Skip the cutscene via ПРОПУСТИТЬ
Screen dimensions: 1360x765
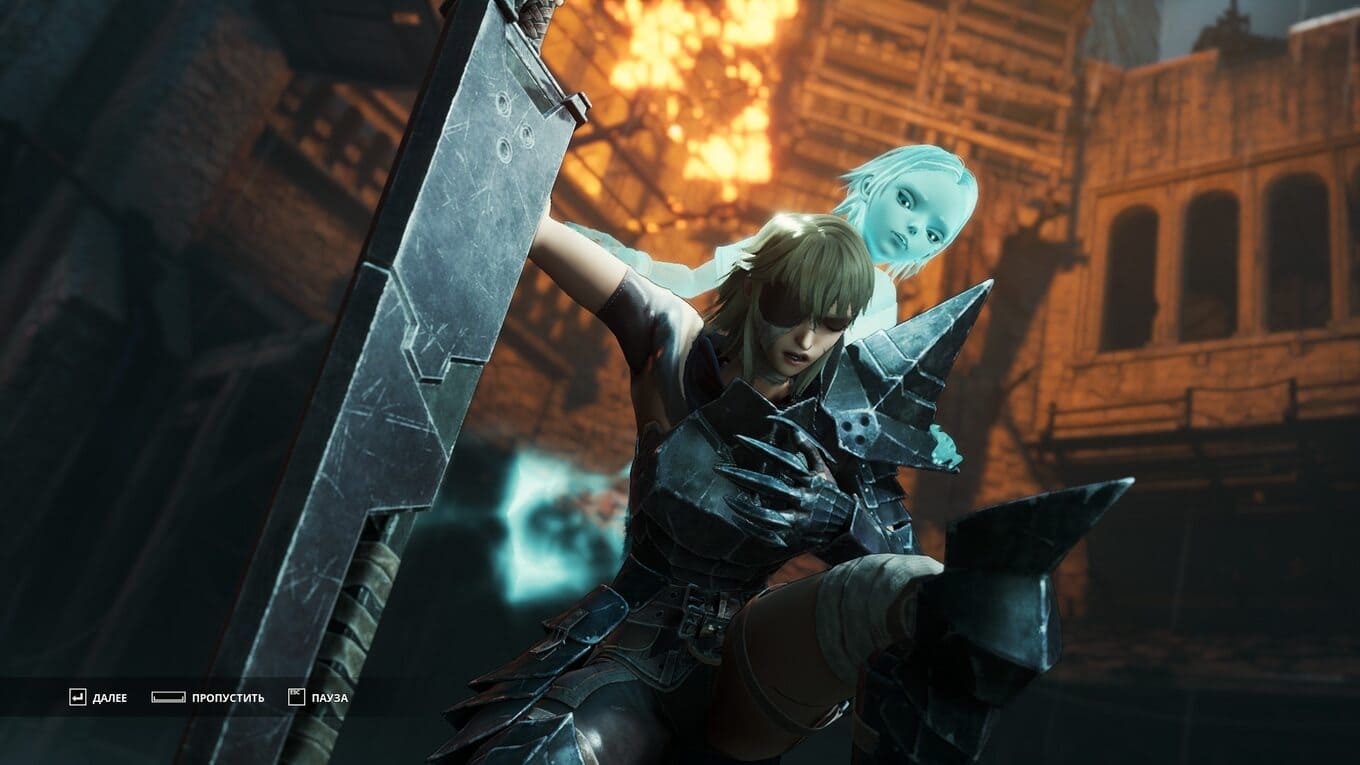click(x=228, y=698)
